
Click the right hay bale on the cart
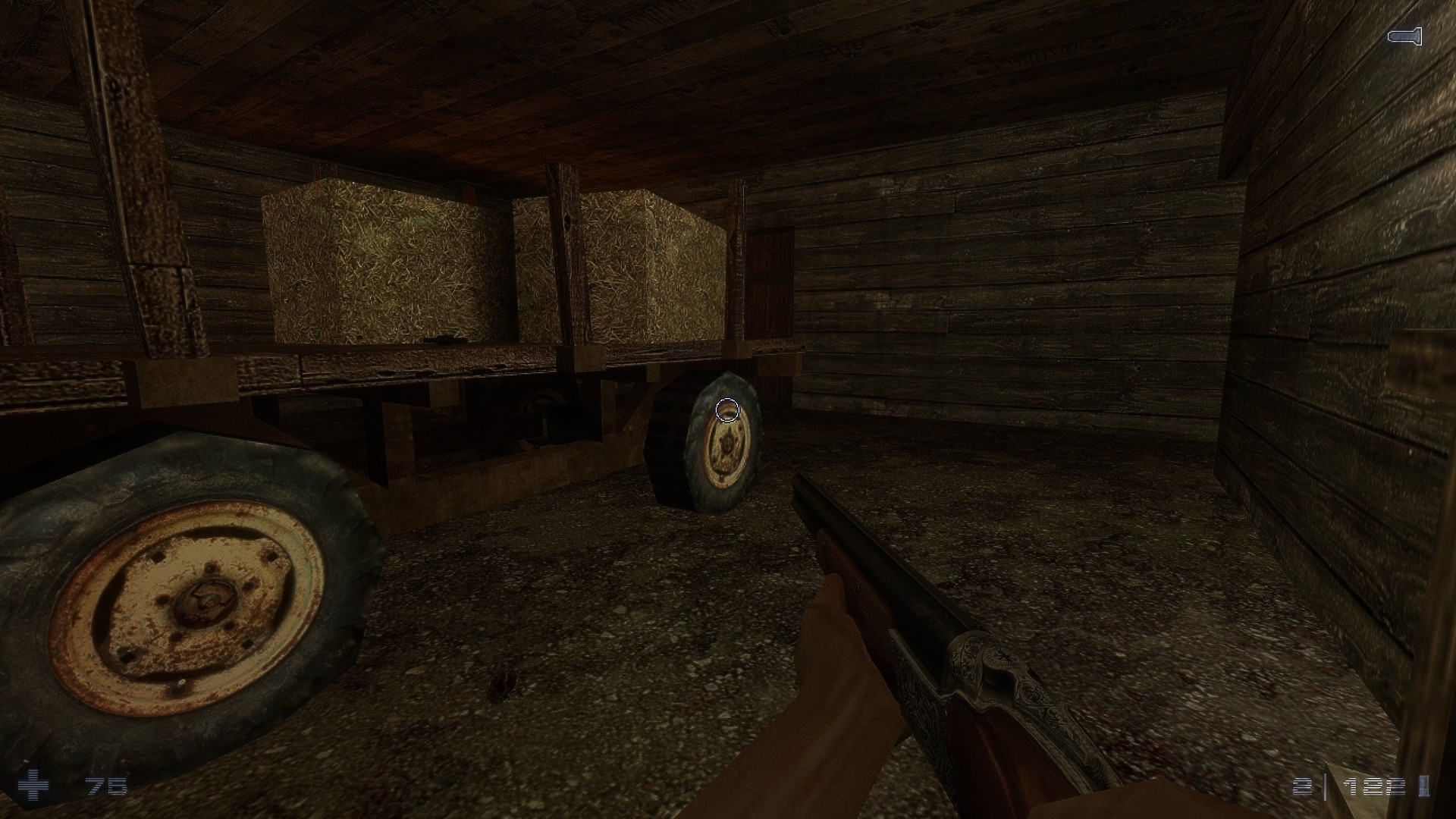pos(652,265)
